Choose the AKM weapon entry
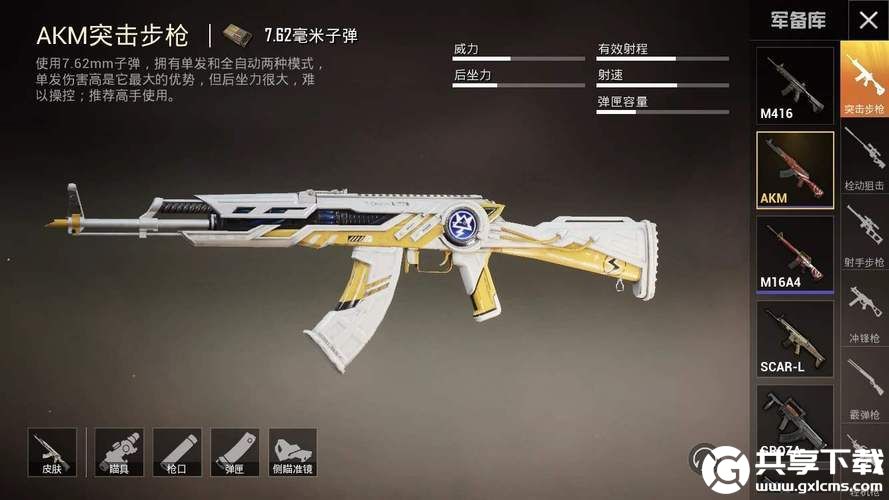The image size is (889, 500). 795,169
